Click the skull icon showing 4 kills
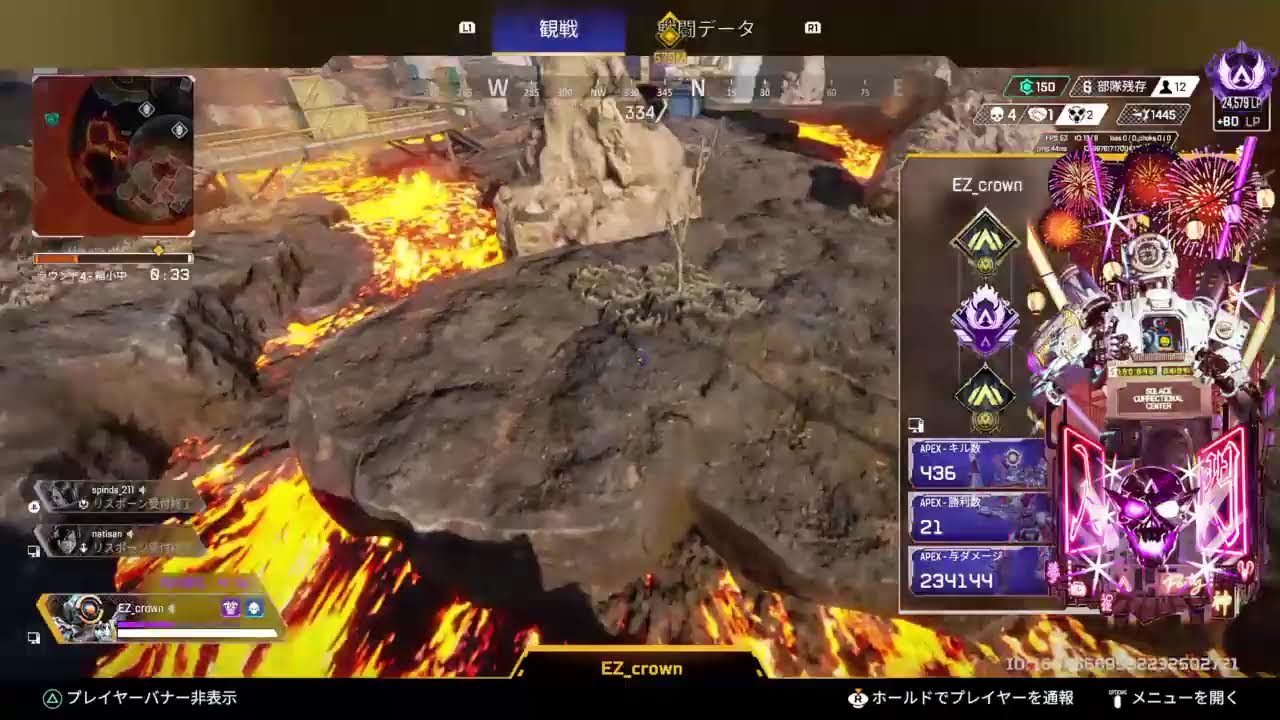The image size is (1280, 720). tap(998, 114)
